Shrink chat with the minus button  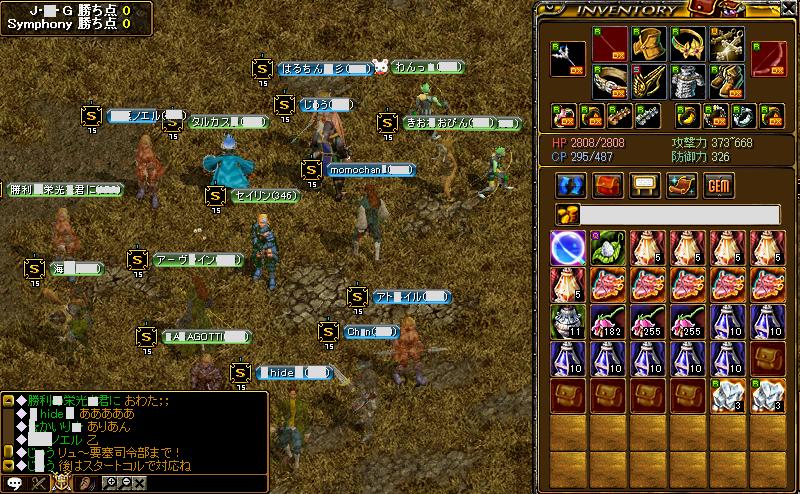pyautogui.click(x=125, y=484)
